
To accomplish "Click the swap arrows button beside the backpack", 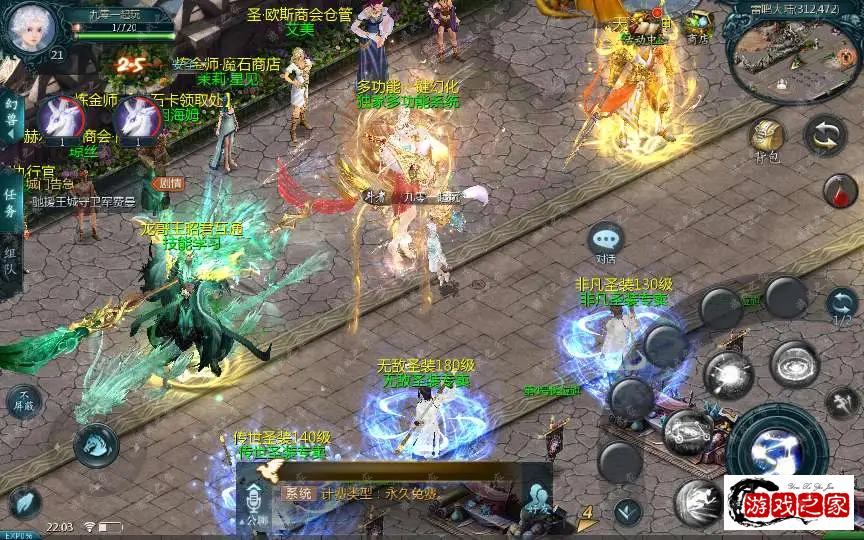I will click(826, 136).
